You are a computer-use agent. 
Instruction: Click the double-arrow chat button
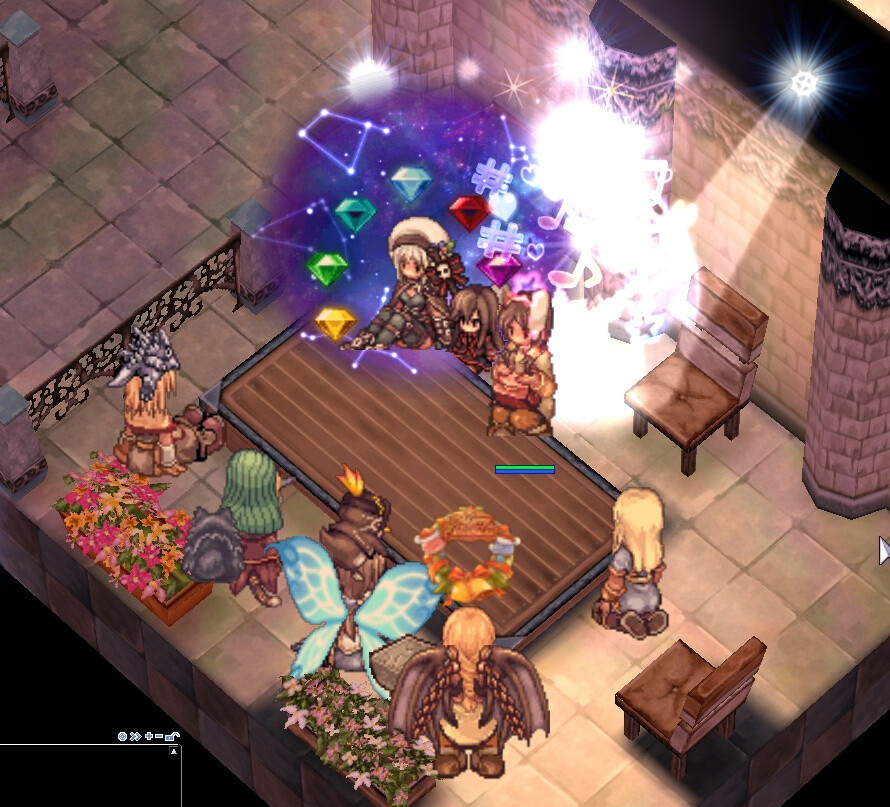pos(135,736)
